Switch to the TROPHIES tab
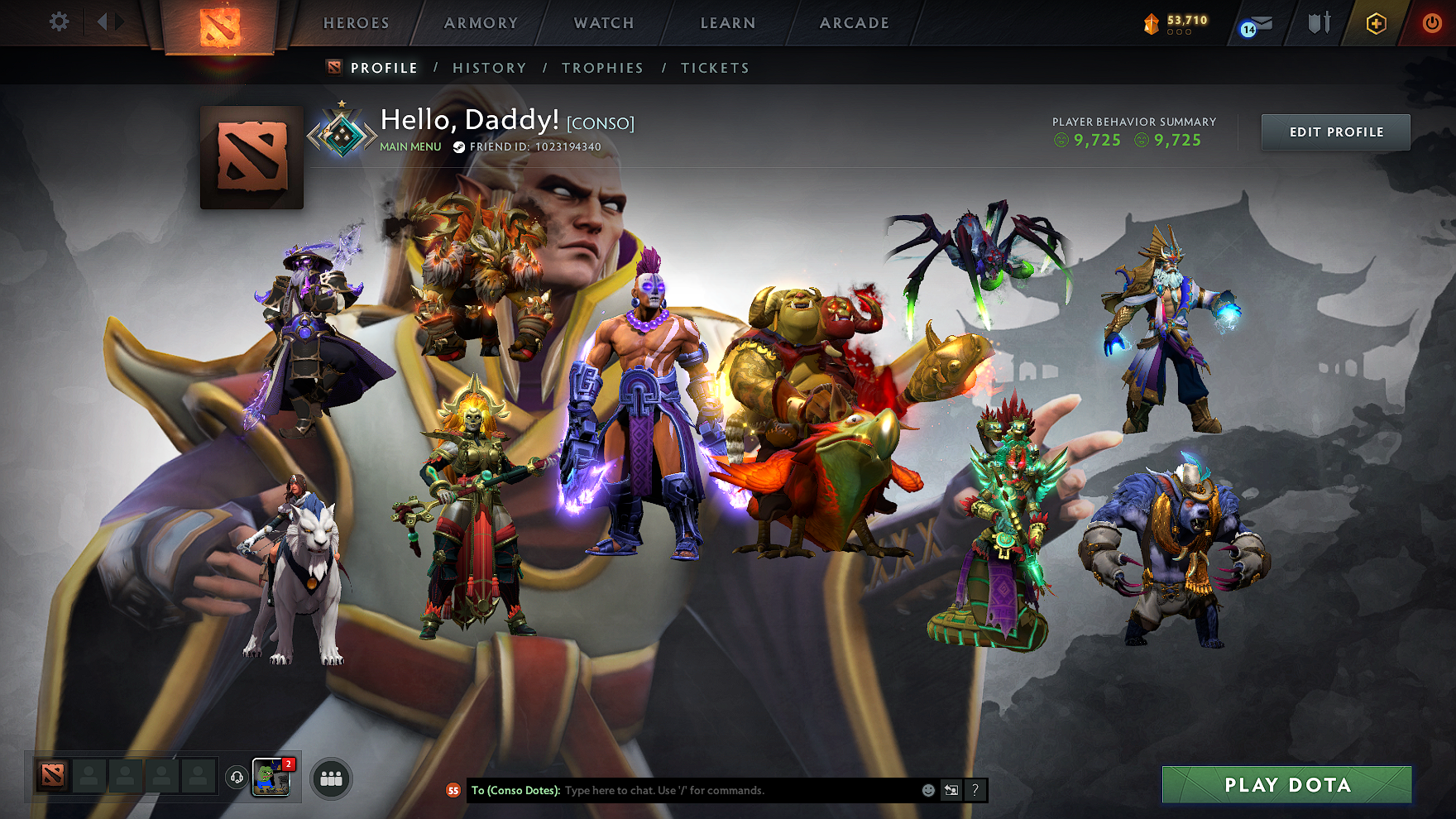This screenshot has height=819, width=1456. coord(602,68)
